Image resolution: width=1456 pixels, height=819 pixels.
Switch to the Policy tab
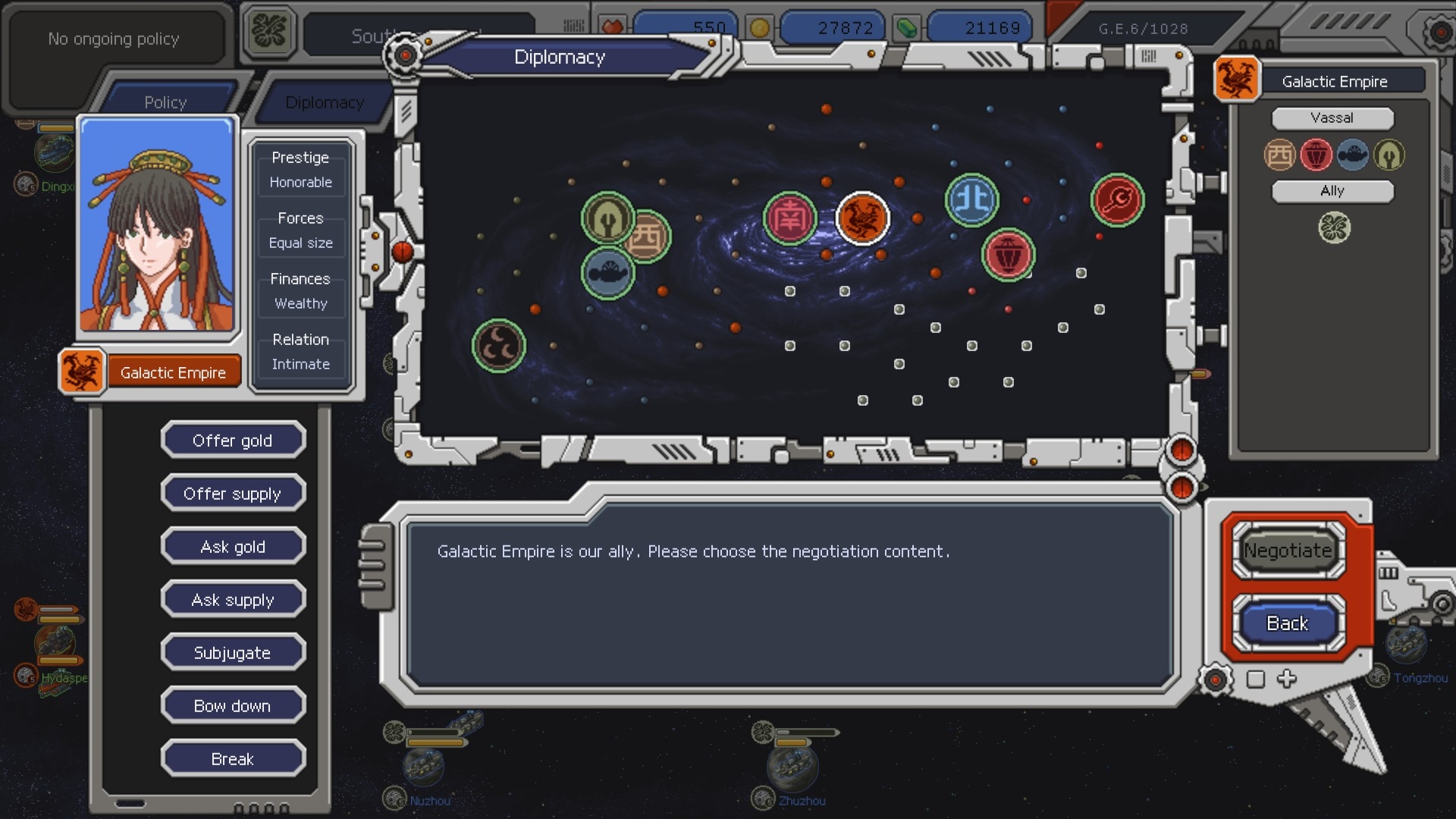[x=165, y=102]
